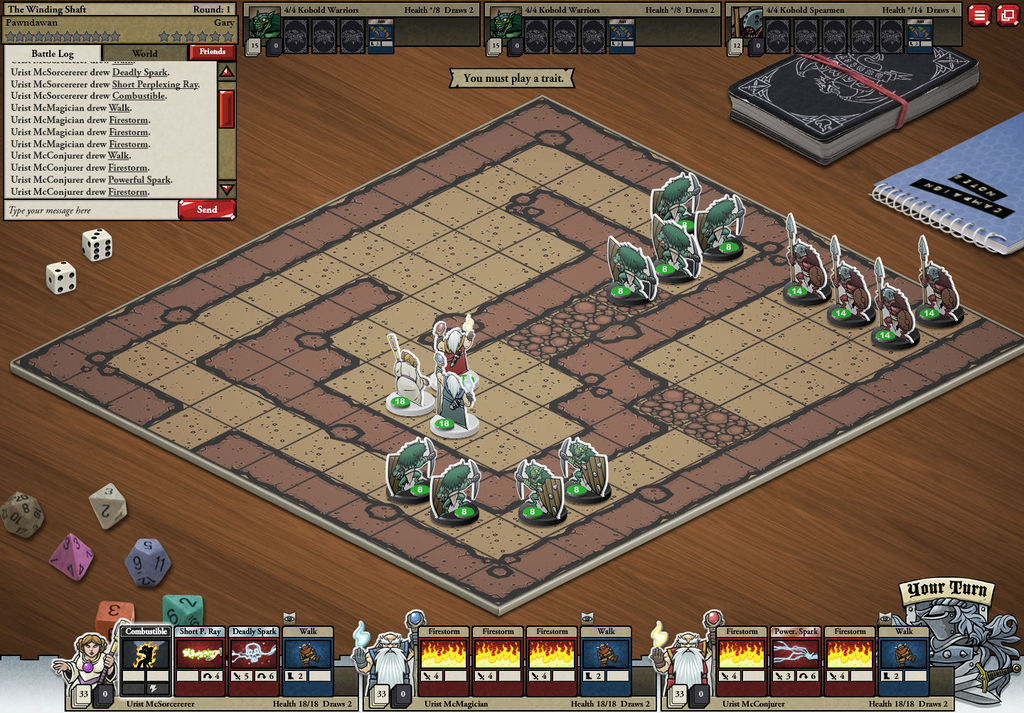Toggle the red window mode button
1024x713 pixels.
click(x=1006, y=15)
